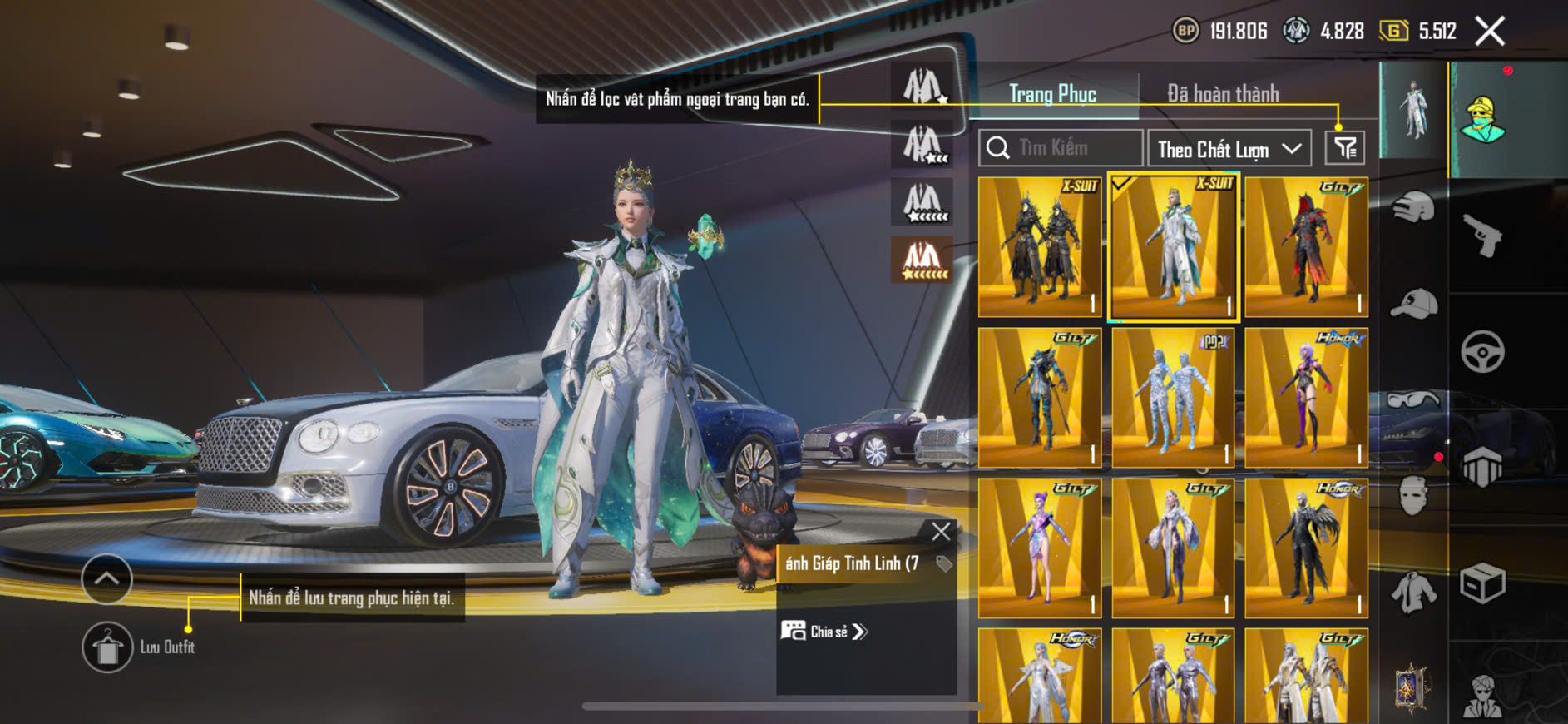Share the outfit via Chia sẻ

tap(824, 632)
